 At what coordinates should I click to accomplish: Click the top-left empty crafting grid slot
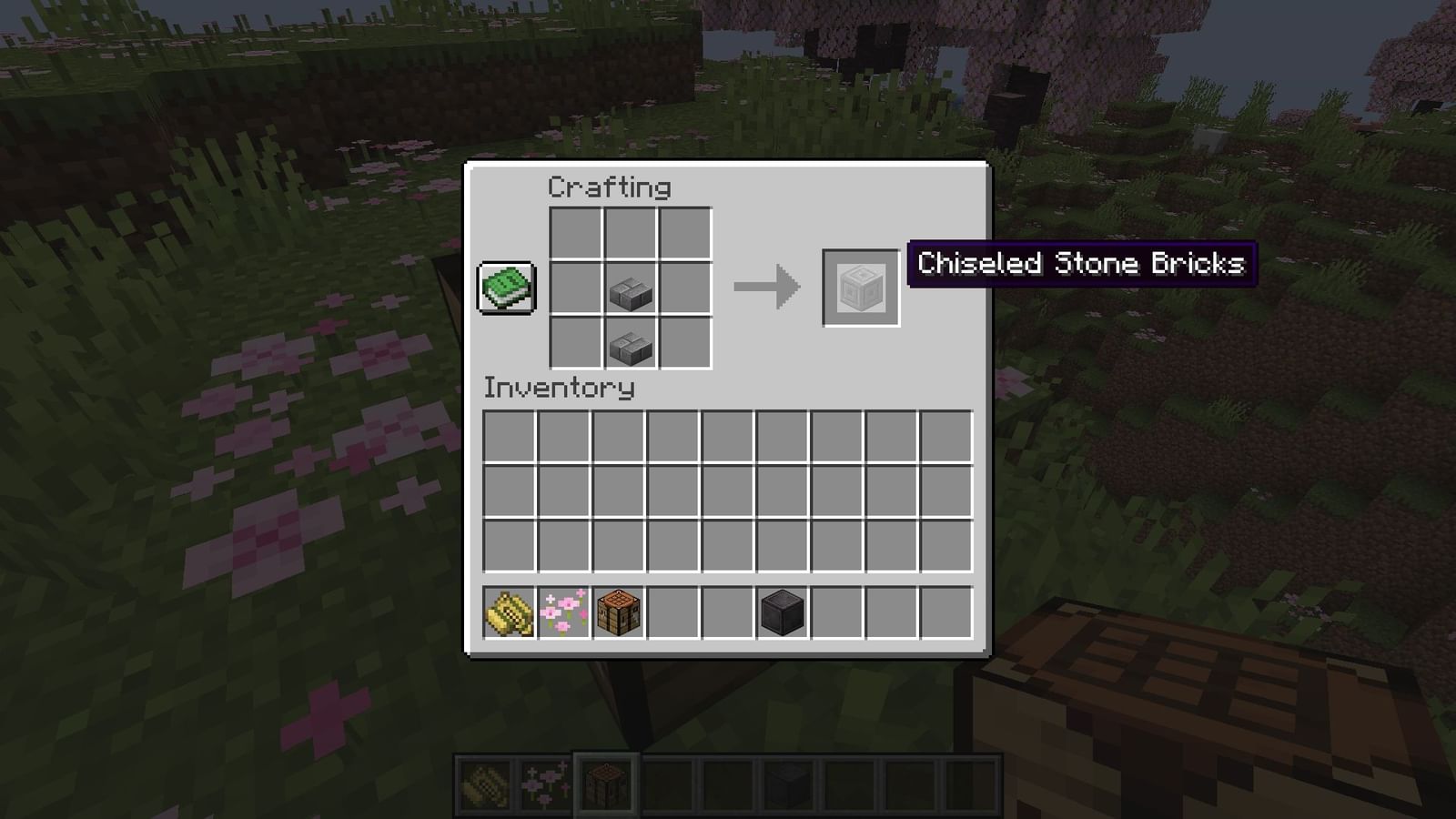tap(576, 232)
